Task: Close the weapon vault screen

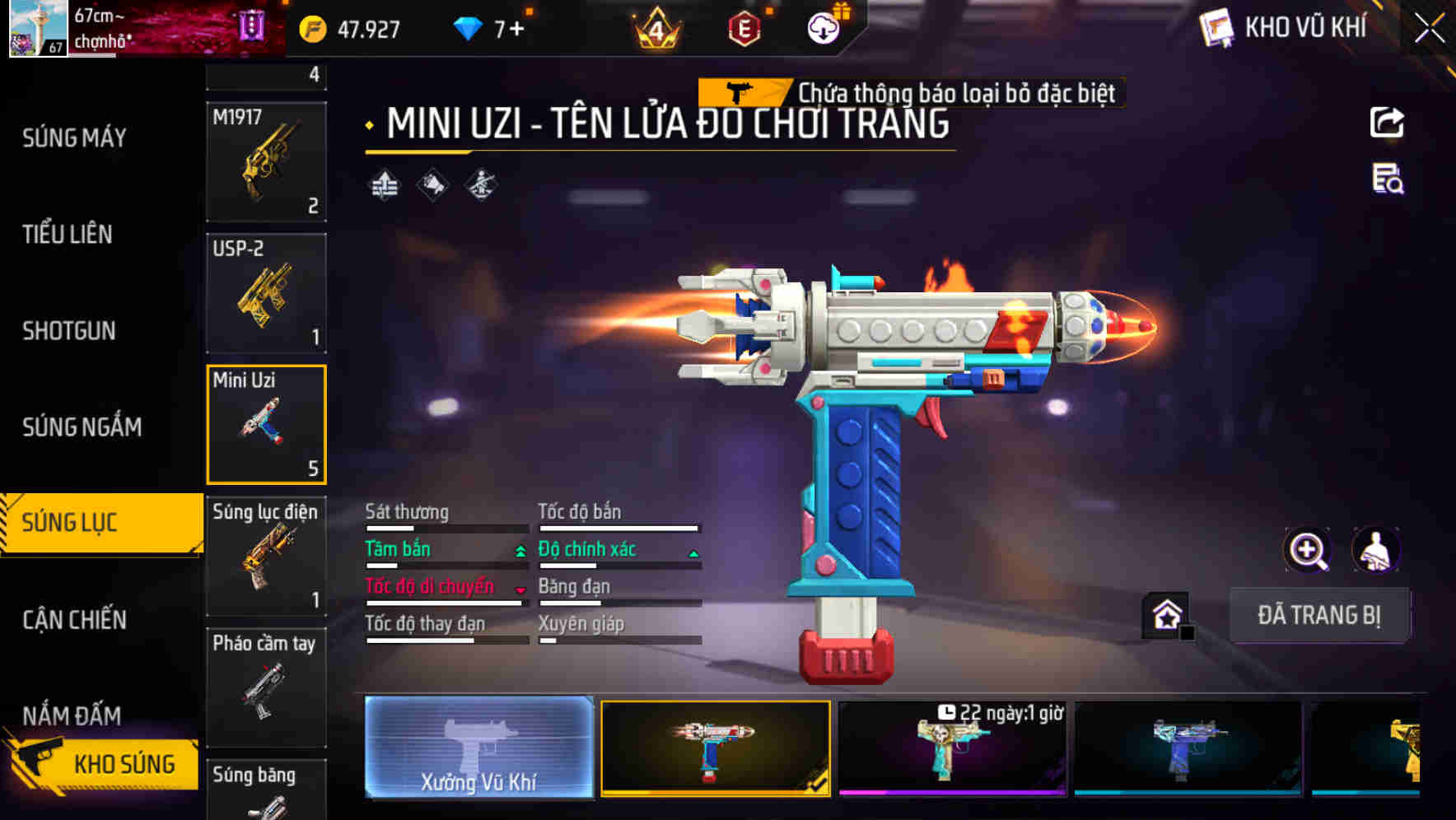Action: tap(1430, 29)
